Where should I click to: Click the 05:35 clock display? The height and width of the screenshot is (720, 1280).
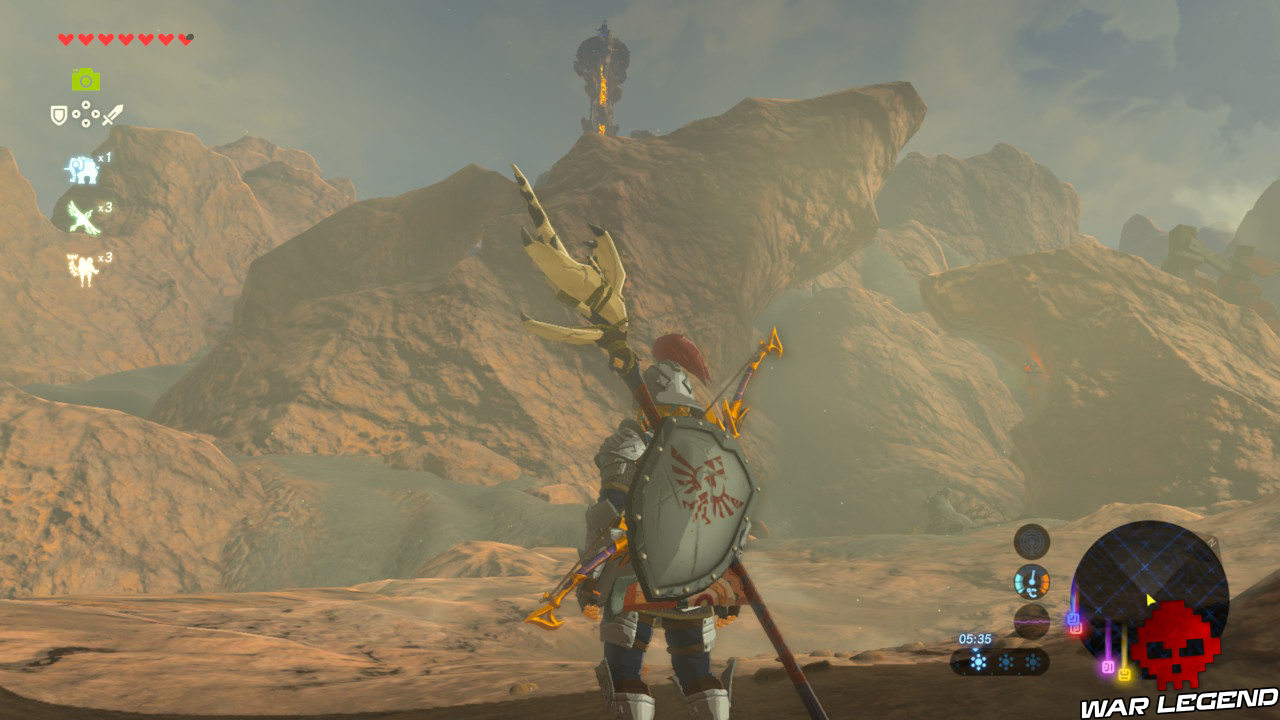975,639
